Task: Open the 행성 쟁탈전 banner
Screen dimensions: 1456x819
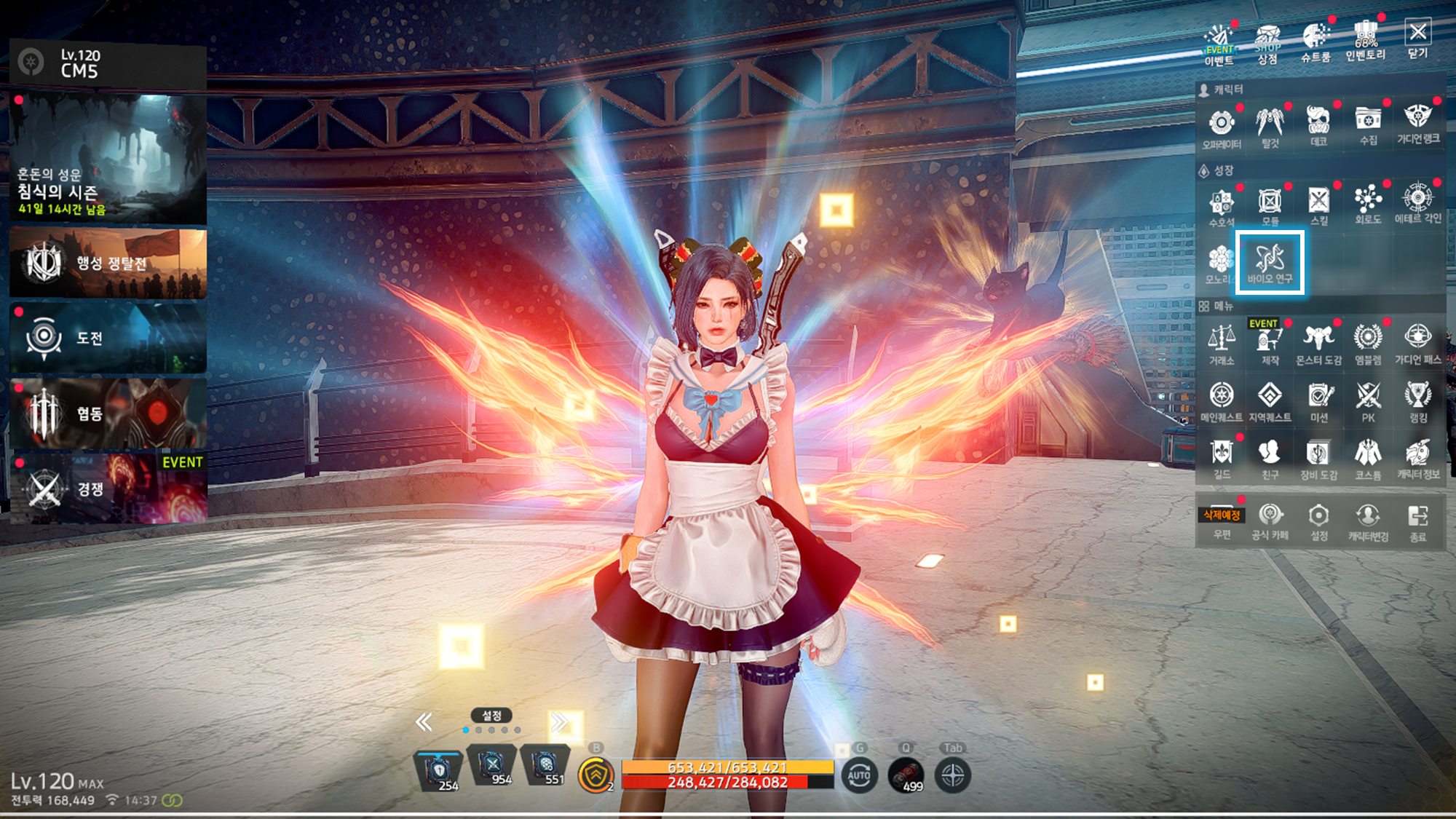Action: [108, 264]
